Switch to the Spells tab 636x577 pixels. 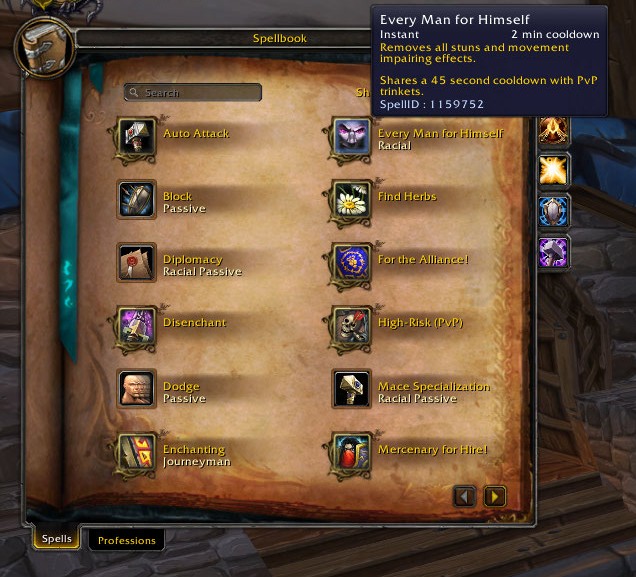coord(56,538)
